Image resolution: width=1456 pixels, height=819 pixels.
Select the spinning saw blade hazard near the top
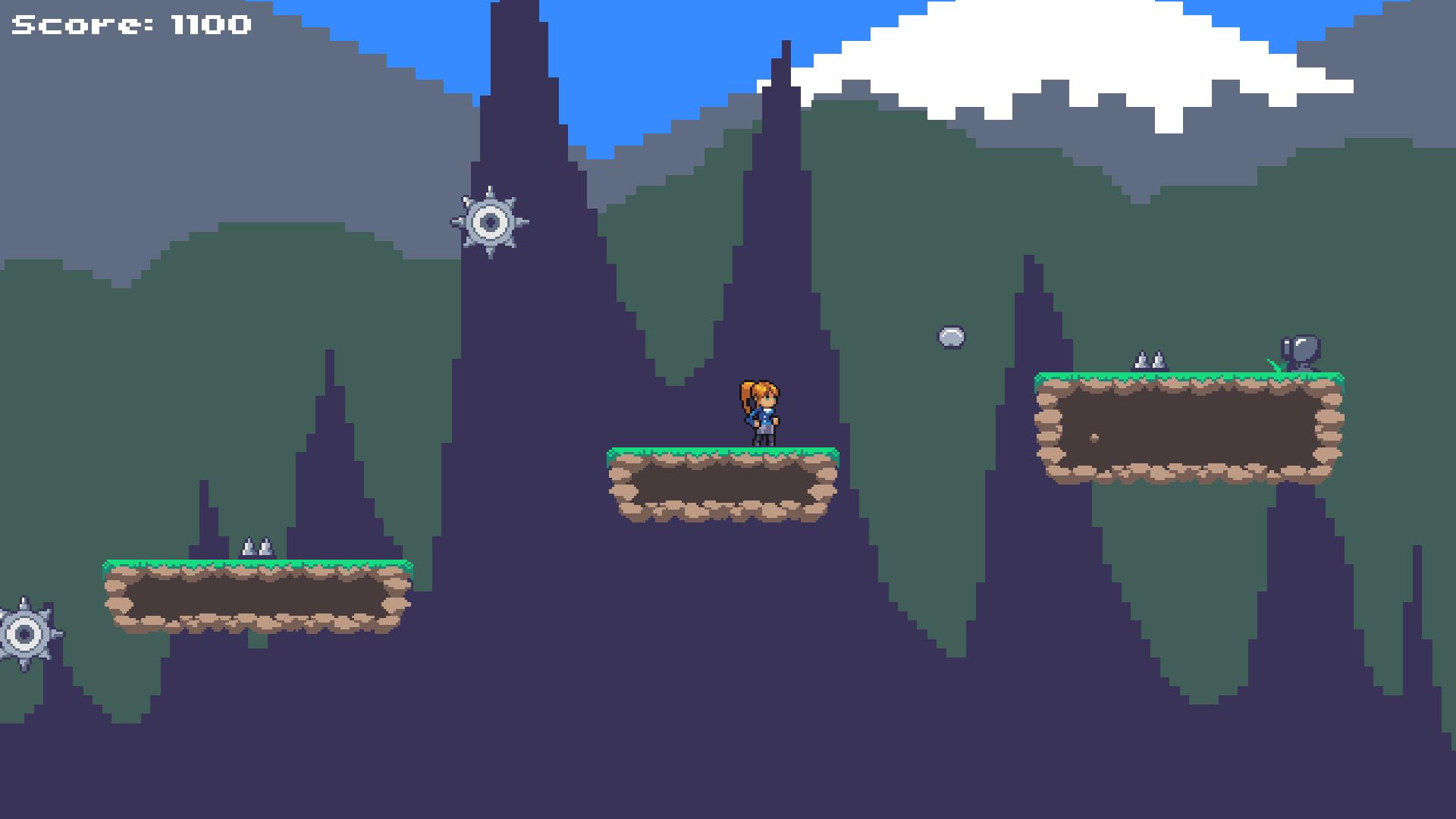tap(490, 222)
